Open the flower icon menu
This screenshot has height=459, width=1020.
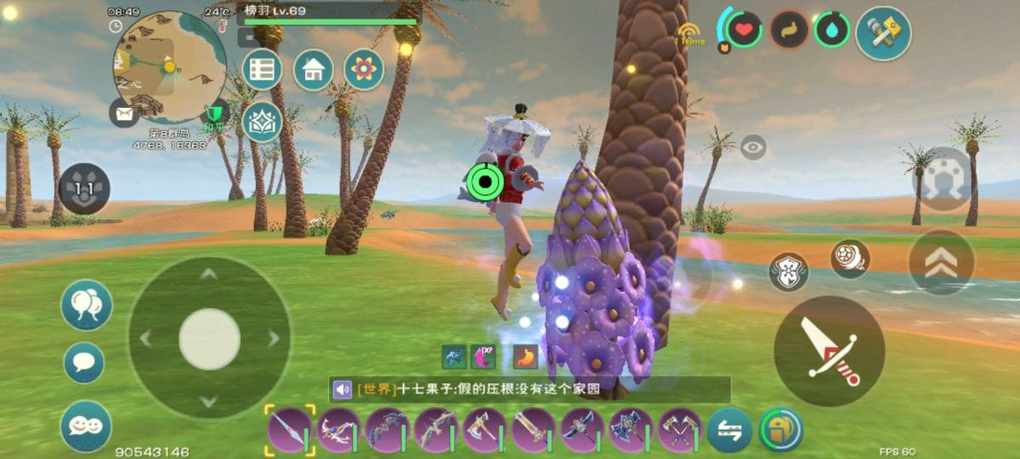click(x=364, y=69)
